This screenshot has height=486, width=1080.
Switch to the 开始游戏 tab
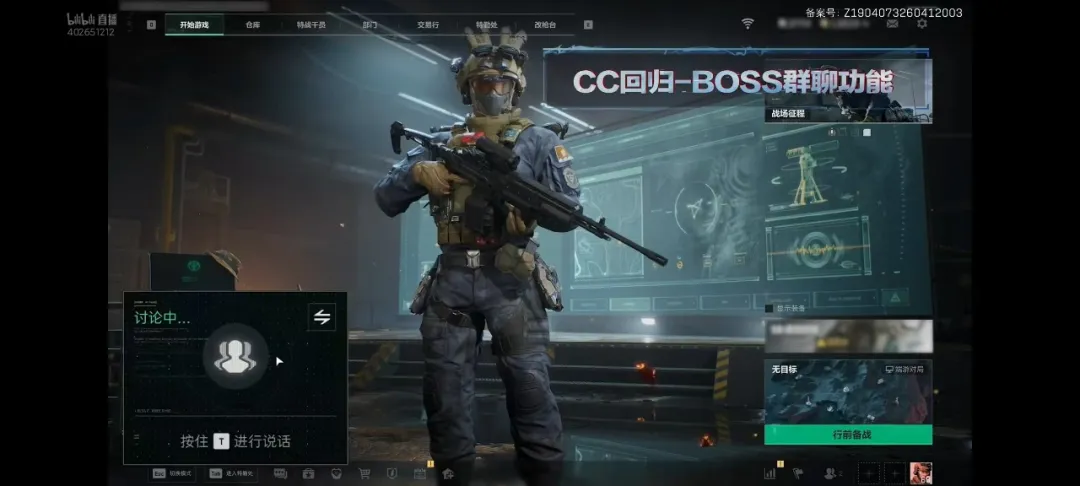(x=194, y=24)
